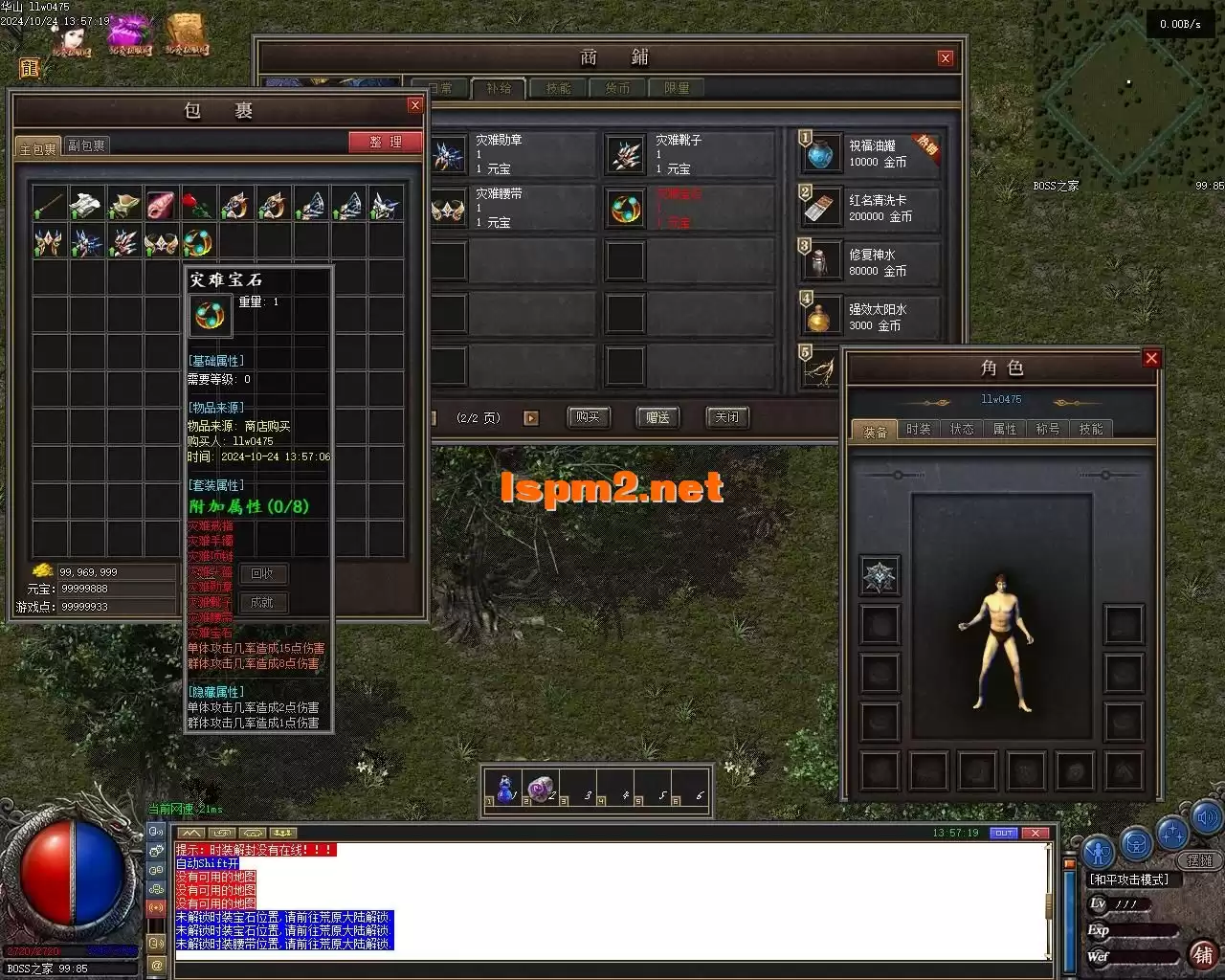Close the 包裹 inventory window
The width and height of the screenshot is (1225, 980).
414,105
